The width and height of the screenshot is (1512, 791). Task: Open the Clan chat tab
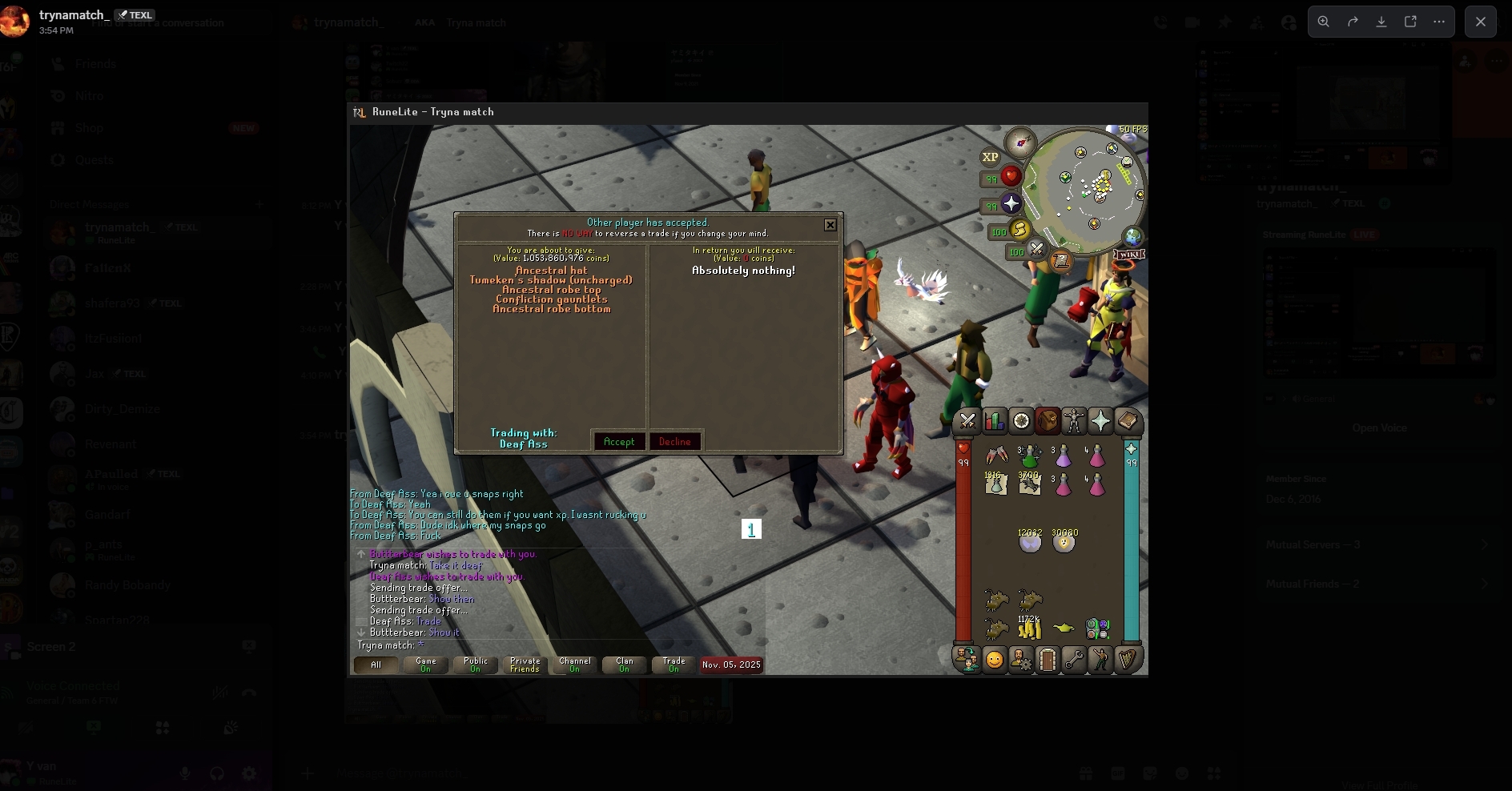625,665
